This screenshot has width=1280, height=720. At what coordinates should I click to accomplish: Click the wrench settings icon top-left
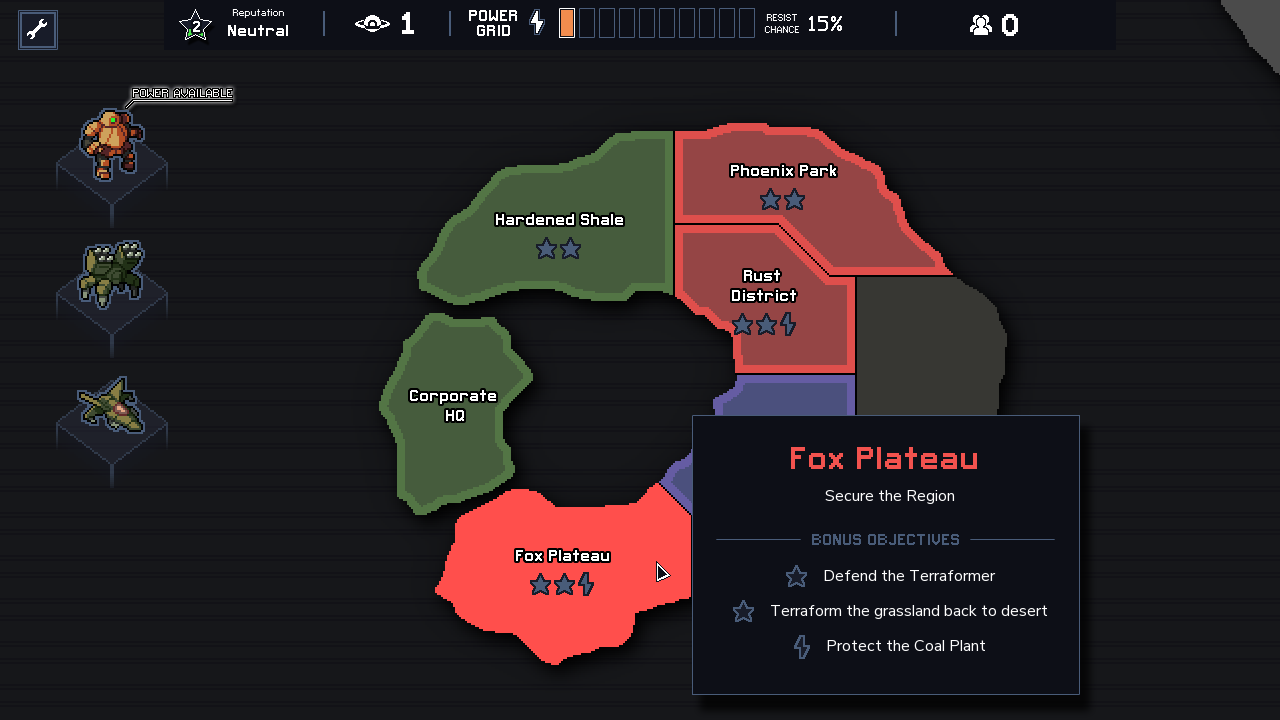(37, 29)
